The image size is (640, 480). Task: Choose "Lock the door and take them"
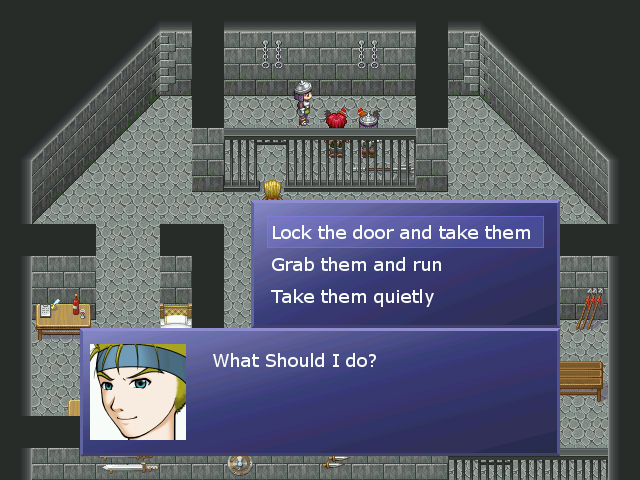[x=401, y=233]
